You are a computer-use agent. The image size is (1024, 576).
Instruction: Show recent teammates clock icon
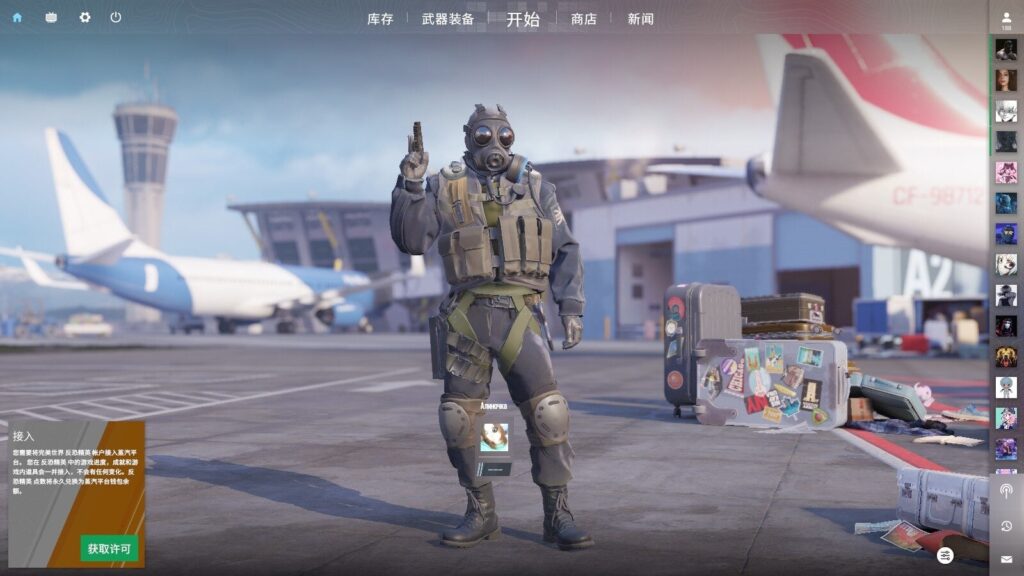(1006, 526)
